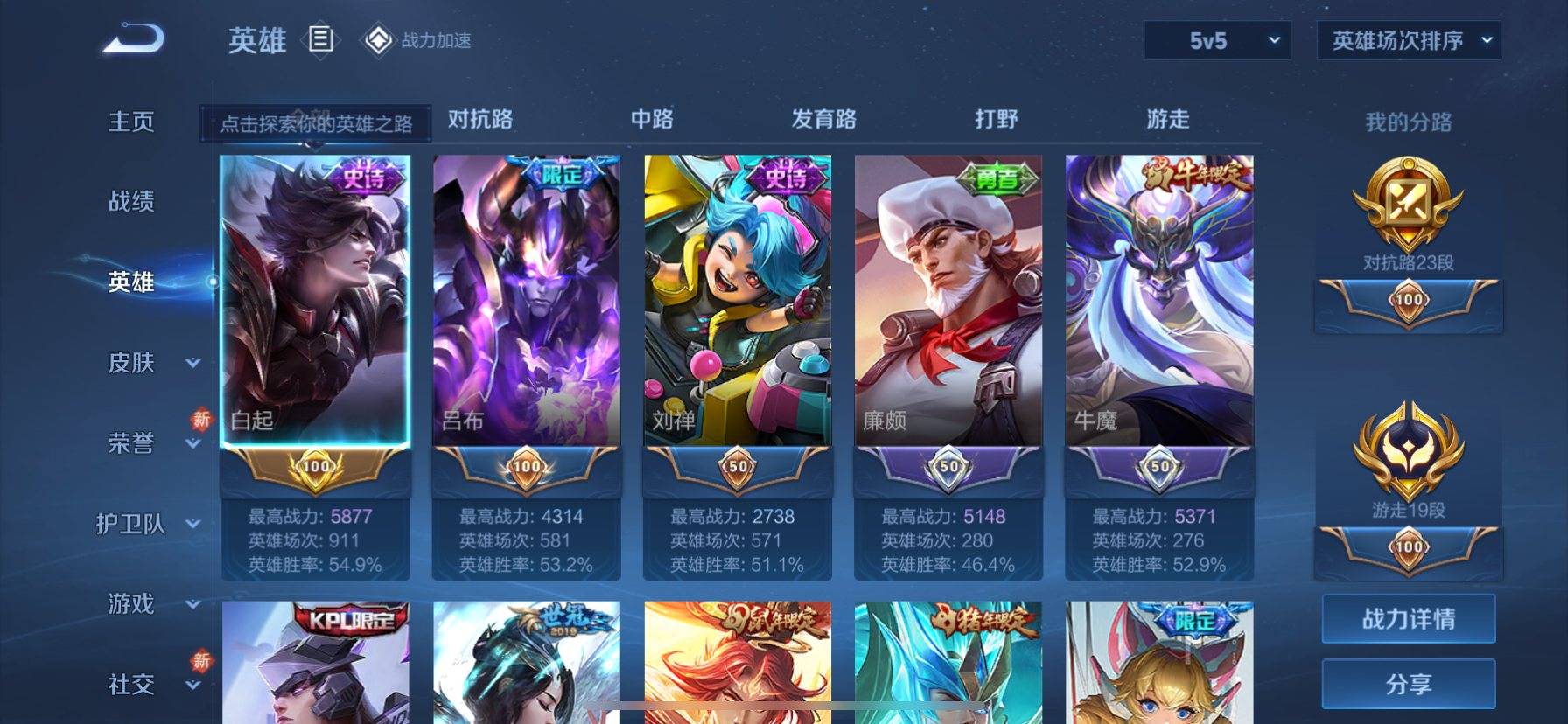Select the 游走 lane tab
Viewport: 1568px width, 724px height.
click(x=1168, y=119)
